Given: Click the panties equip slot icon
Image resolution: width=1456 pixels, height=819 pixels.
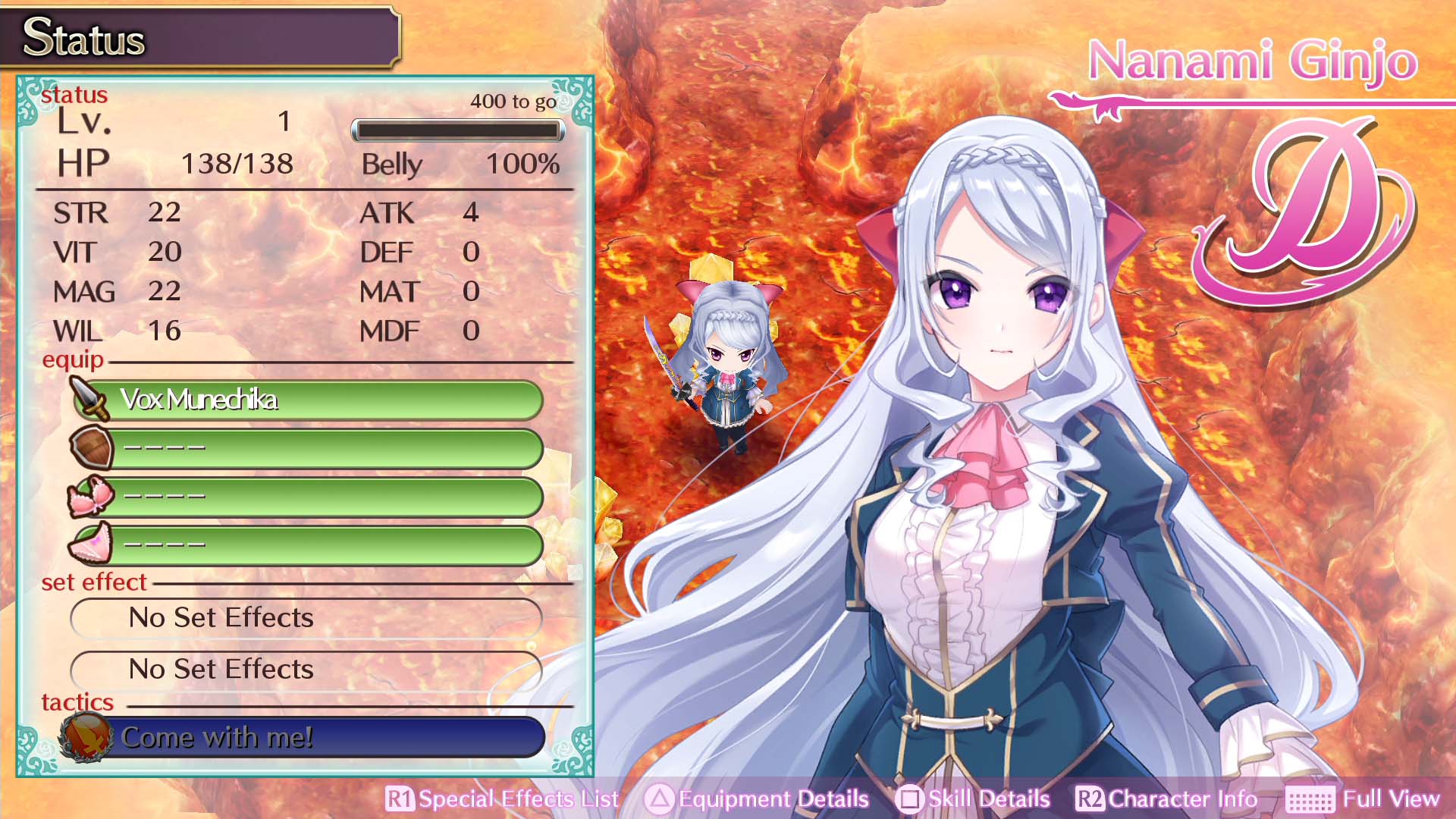Looking at the screenshot, I should coord(90,543).
